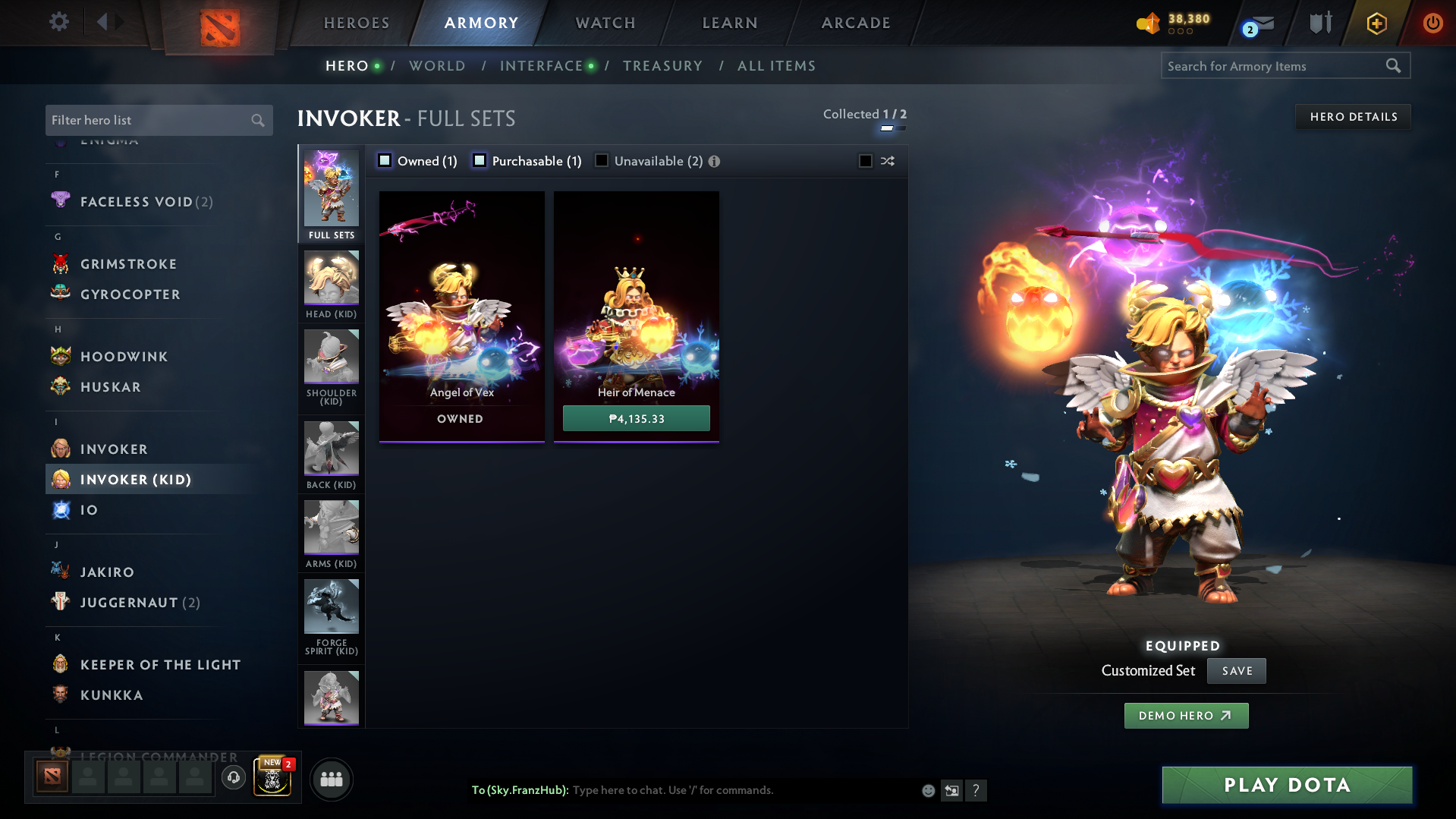This screenshot has width=1456, height=819.
Task: Open the find party groups icon
Action: click(x=331, y=779)
